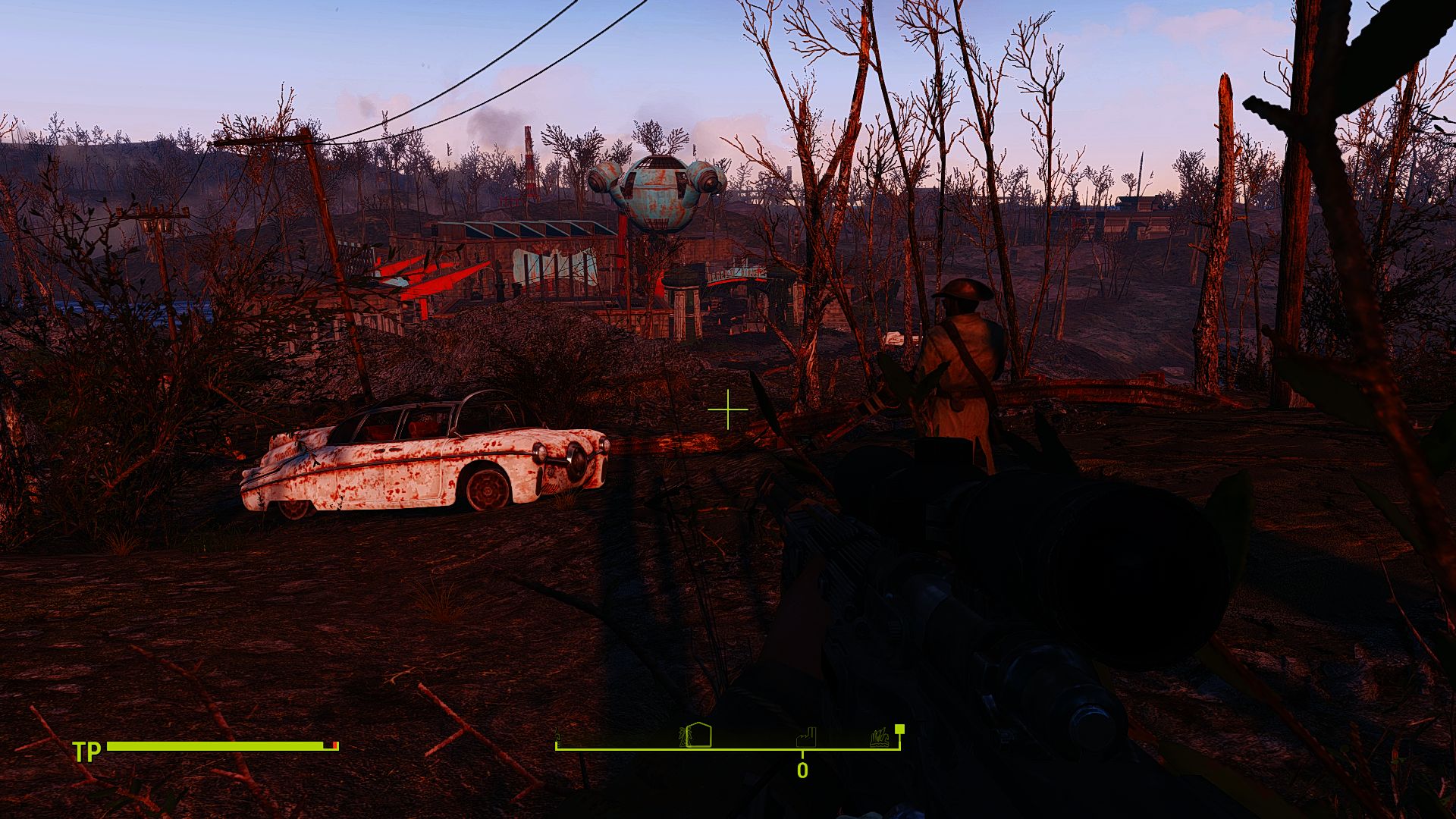Click the compass heading marker labeled 0
This screenshot has width=1456, height=819.
[801, 770]
